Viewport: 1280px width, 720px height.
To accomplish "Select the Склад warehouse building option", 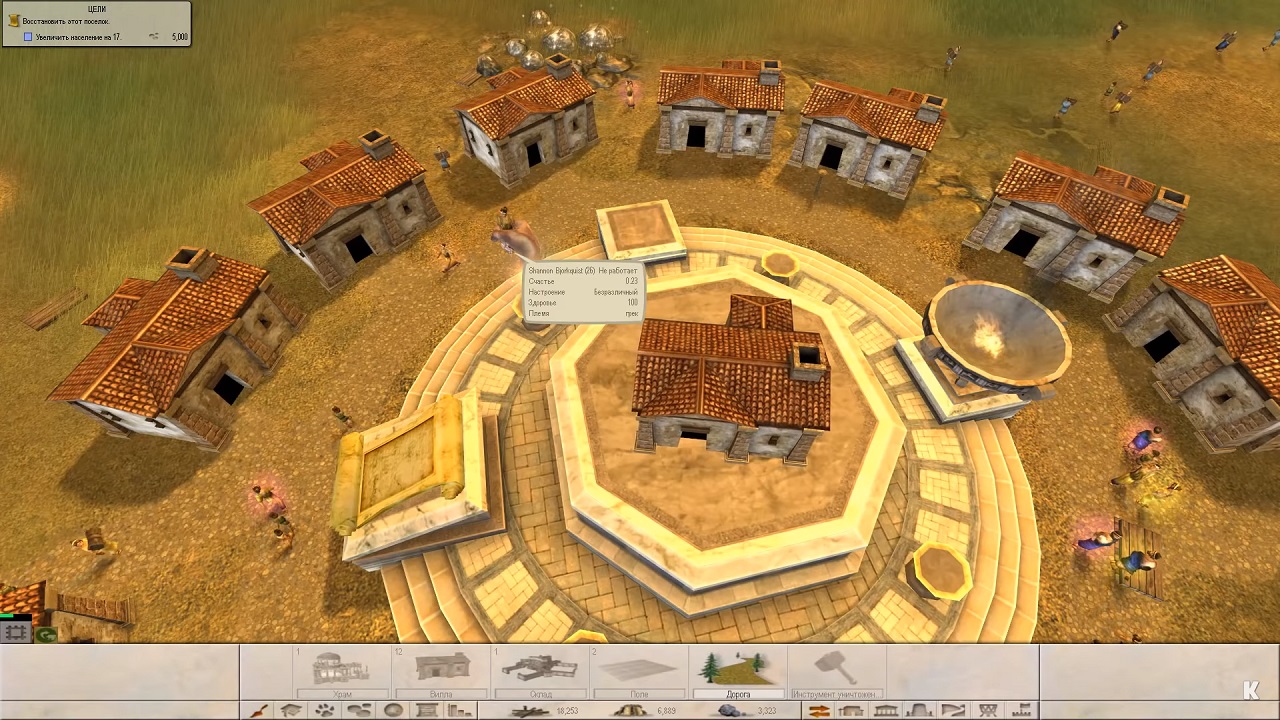I will 540,671.
